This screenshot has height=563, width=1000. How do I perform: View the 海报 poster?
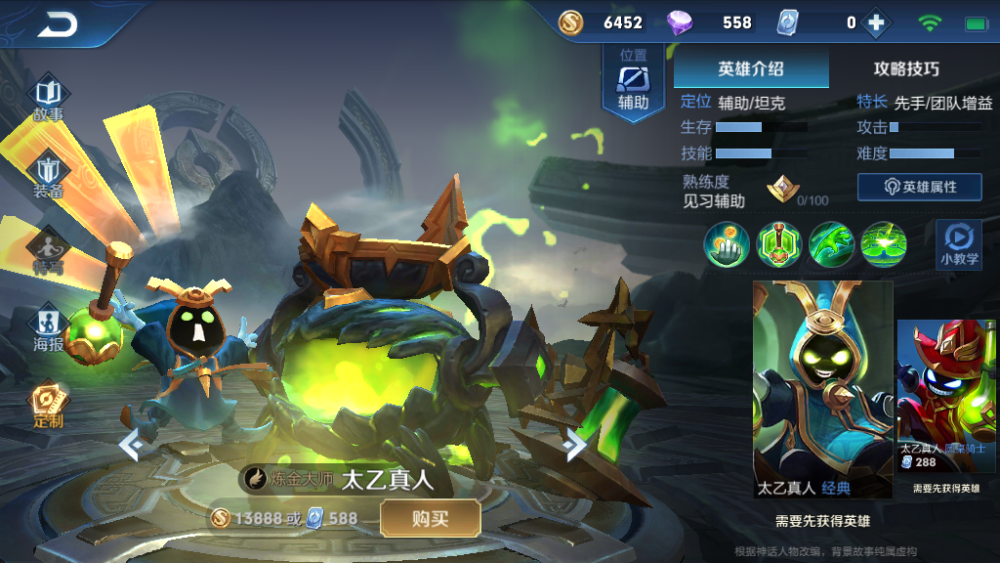pos(48,329)
